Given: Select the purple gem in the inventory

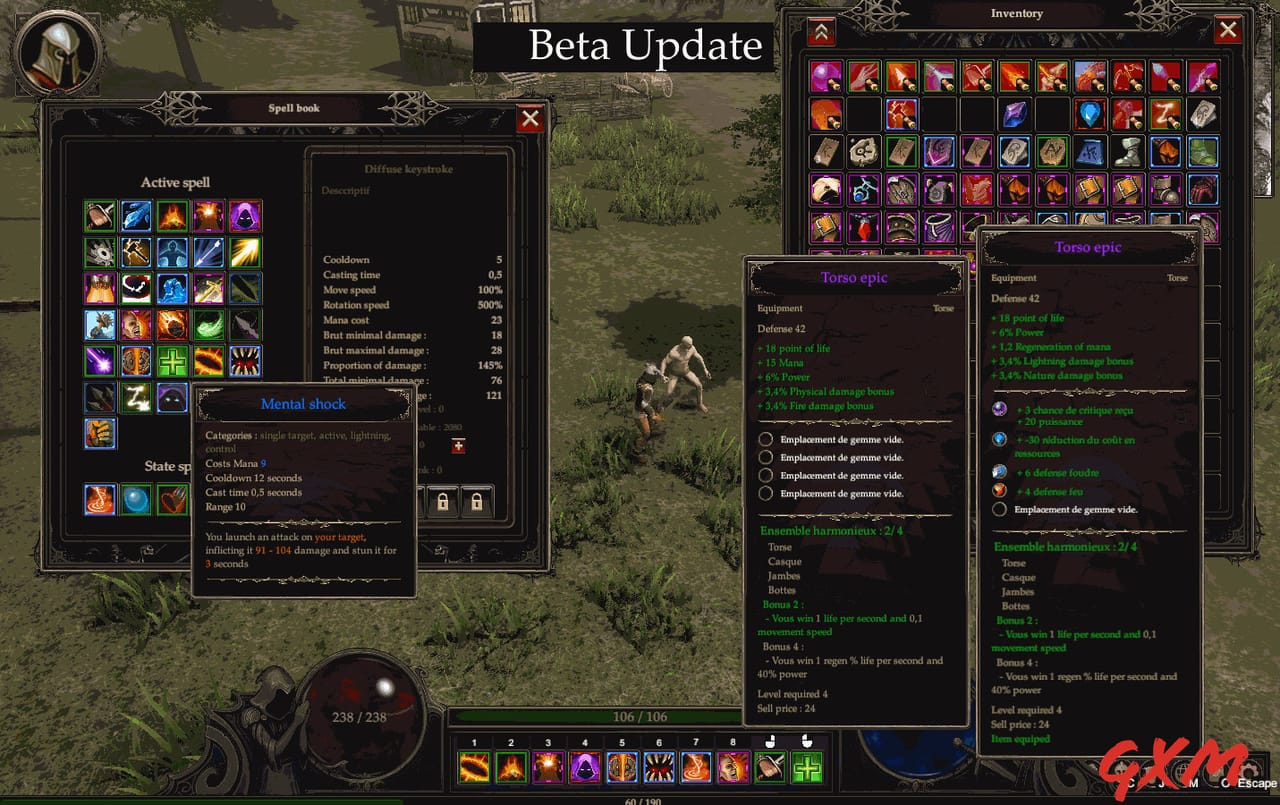Looking at the screenshot, I should click(1015, 115).
